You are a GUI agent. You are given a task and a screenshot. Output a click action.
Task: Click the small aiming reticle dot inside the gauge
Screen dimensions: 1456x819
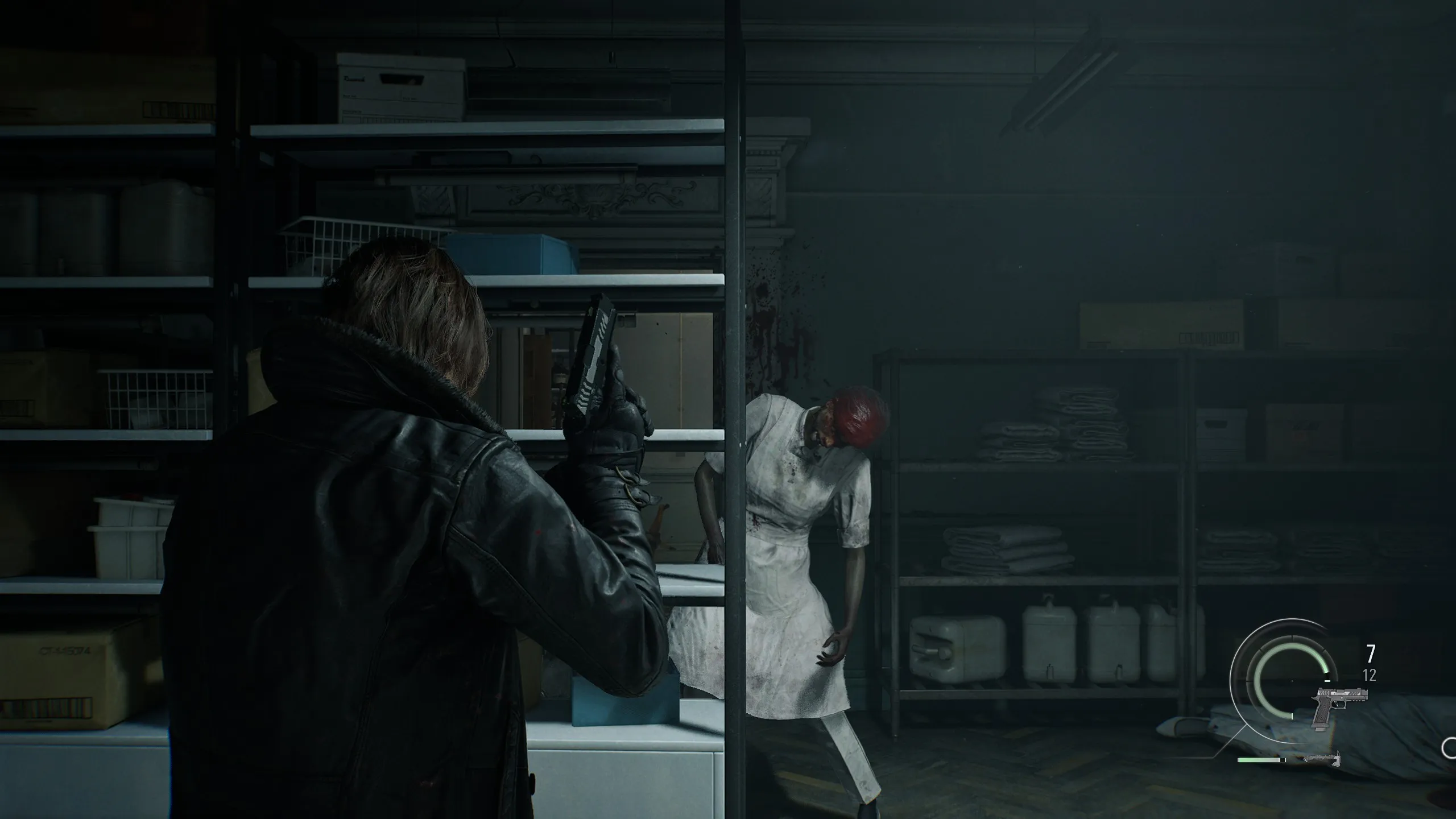tap(1292, 680)
